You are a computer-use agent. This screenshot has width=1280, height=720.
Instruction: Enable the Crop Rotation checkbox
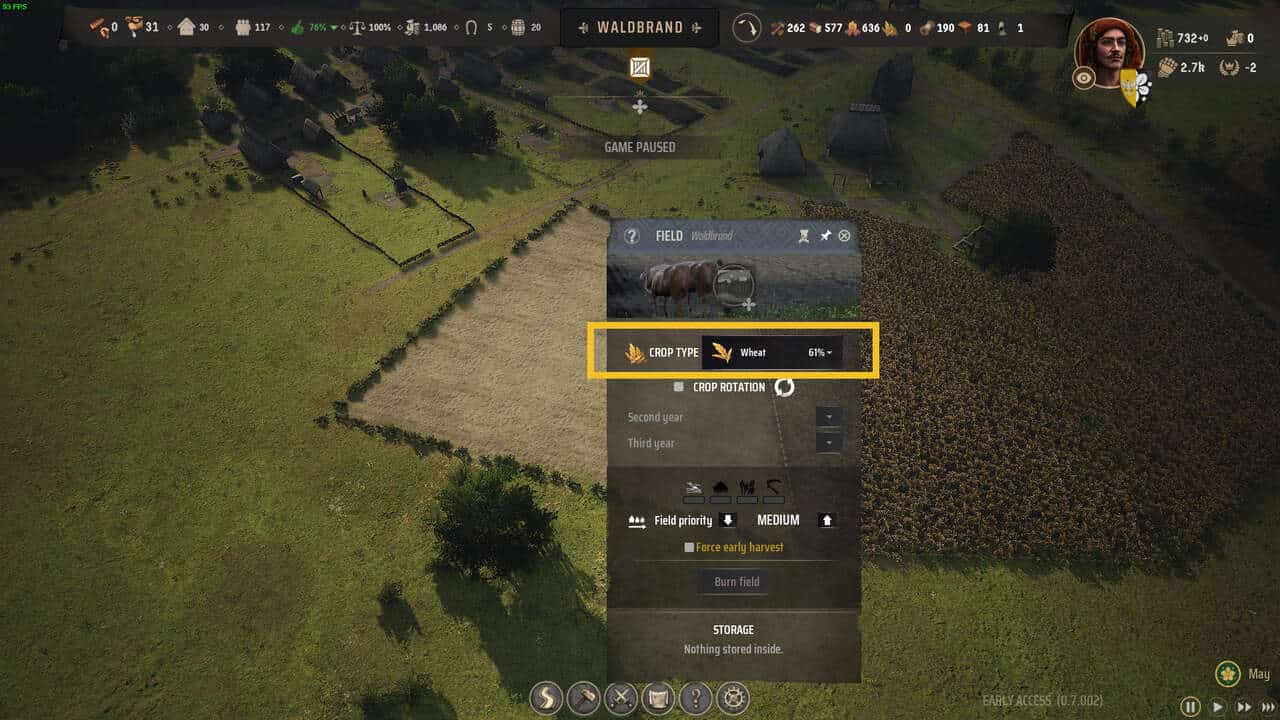[679, 387]
